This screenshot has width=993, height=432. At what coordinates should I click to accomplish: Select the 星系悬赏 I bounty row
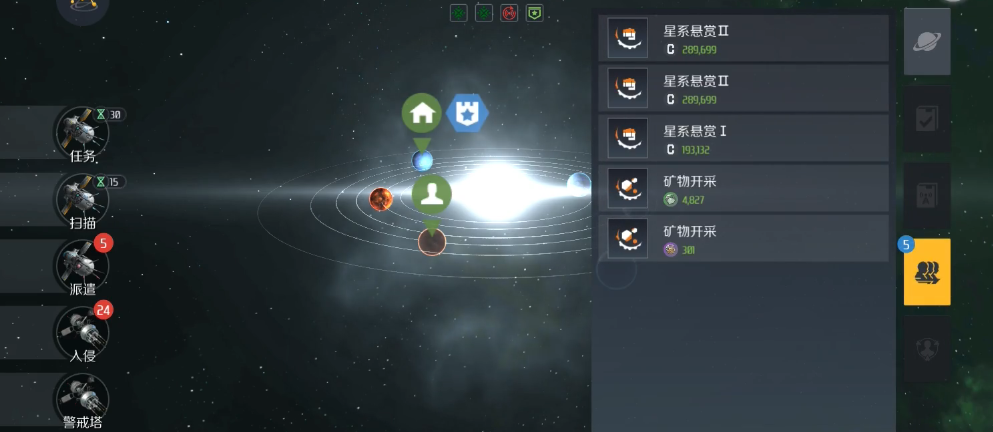743,140
